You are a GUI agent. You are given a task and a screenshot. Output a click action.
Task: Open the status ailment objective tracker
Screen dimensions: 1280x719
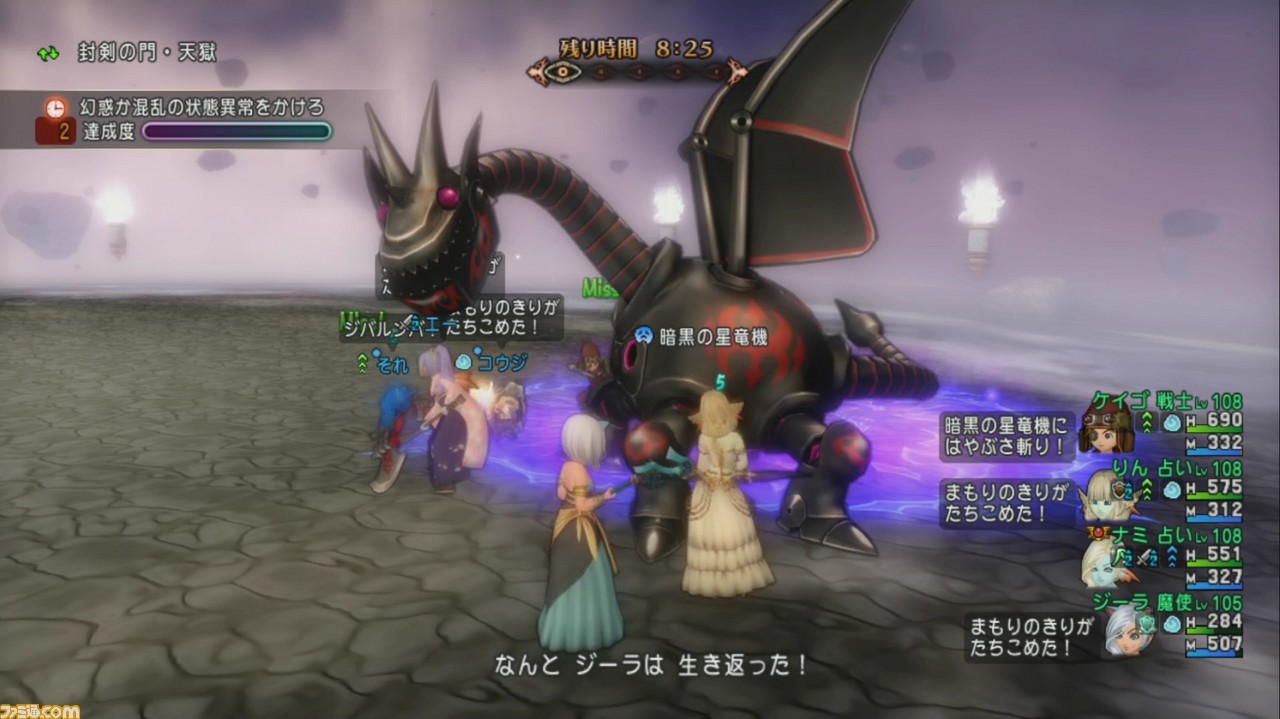tap(200, 107)
